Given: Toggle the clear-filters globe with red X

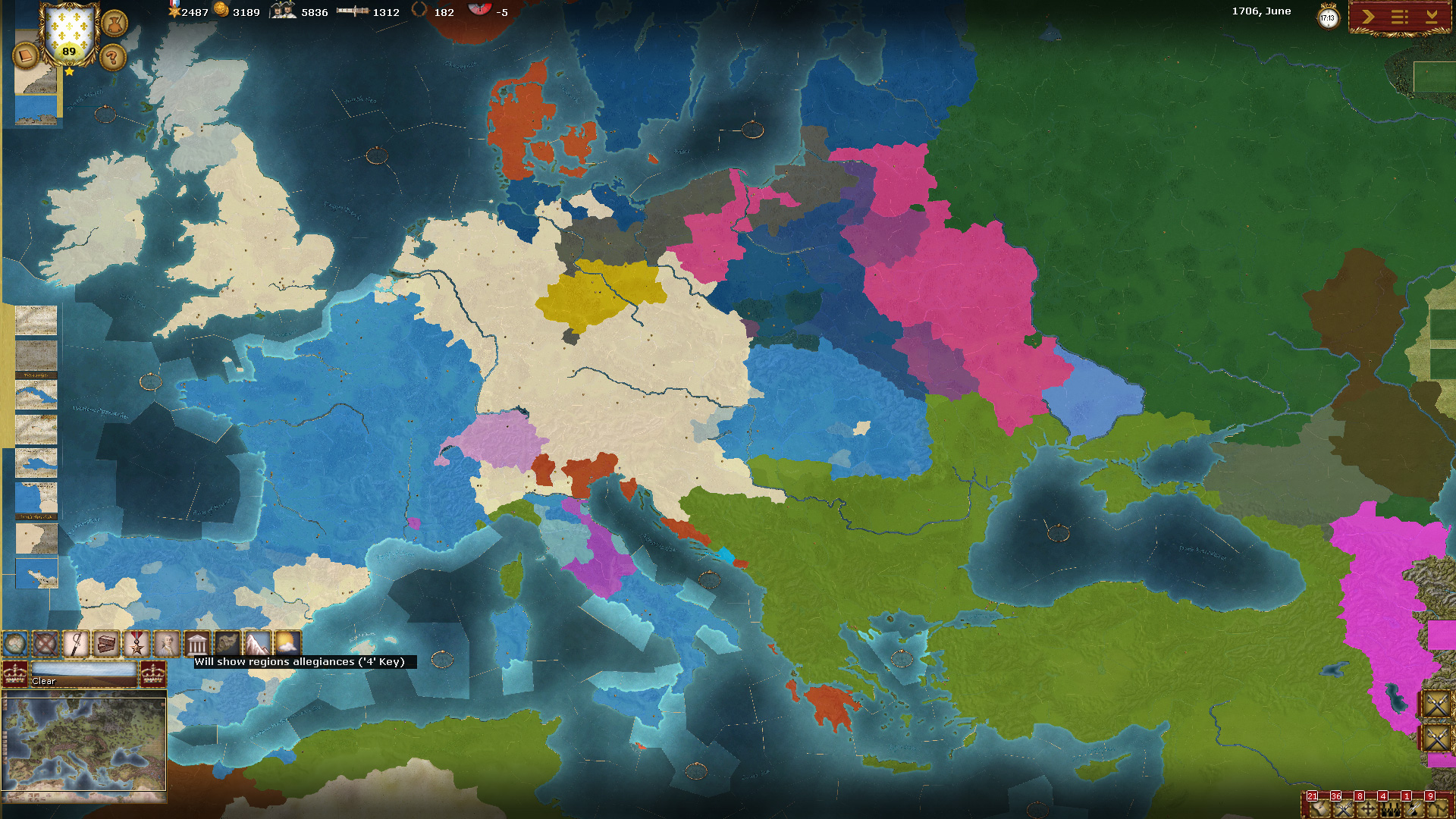Looking at the screenshot, I should (x=45, y=644).
